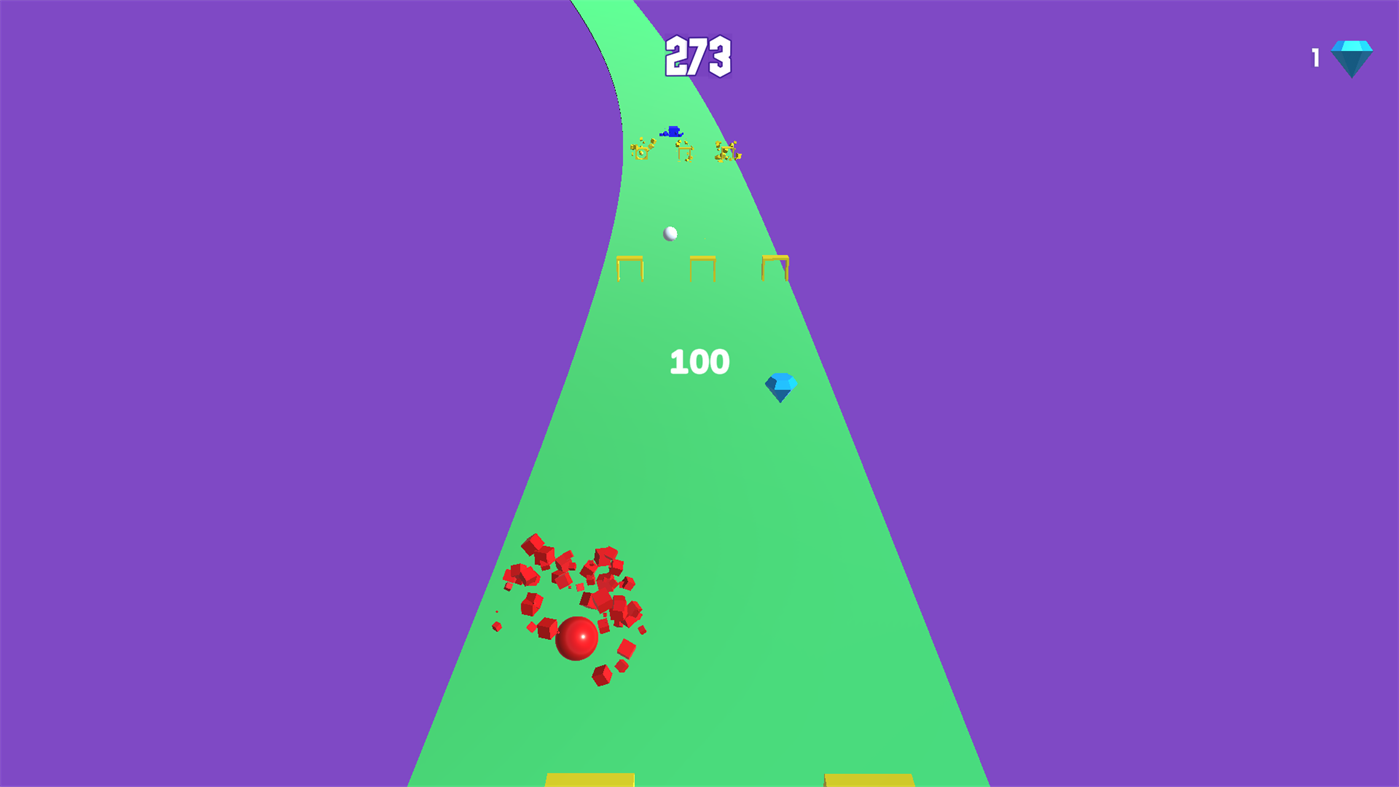Select the rightmost crumbling golden hurdle
This screenshot has height=787, width=1399.
727,150
